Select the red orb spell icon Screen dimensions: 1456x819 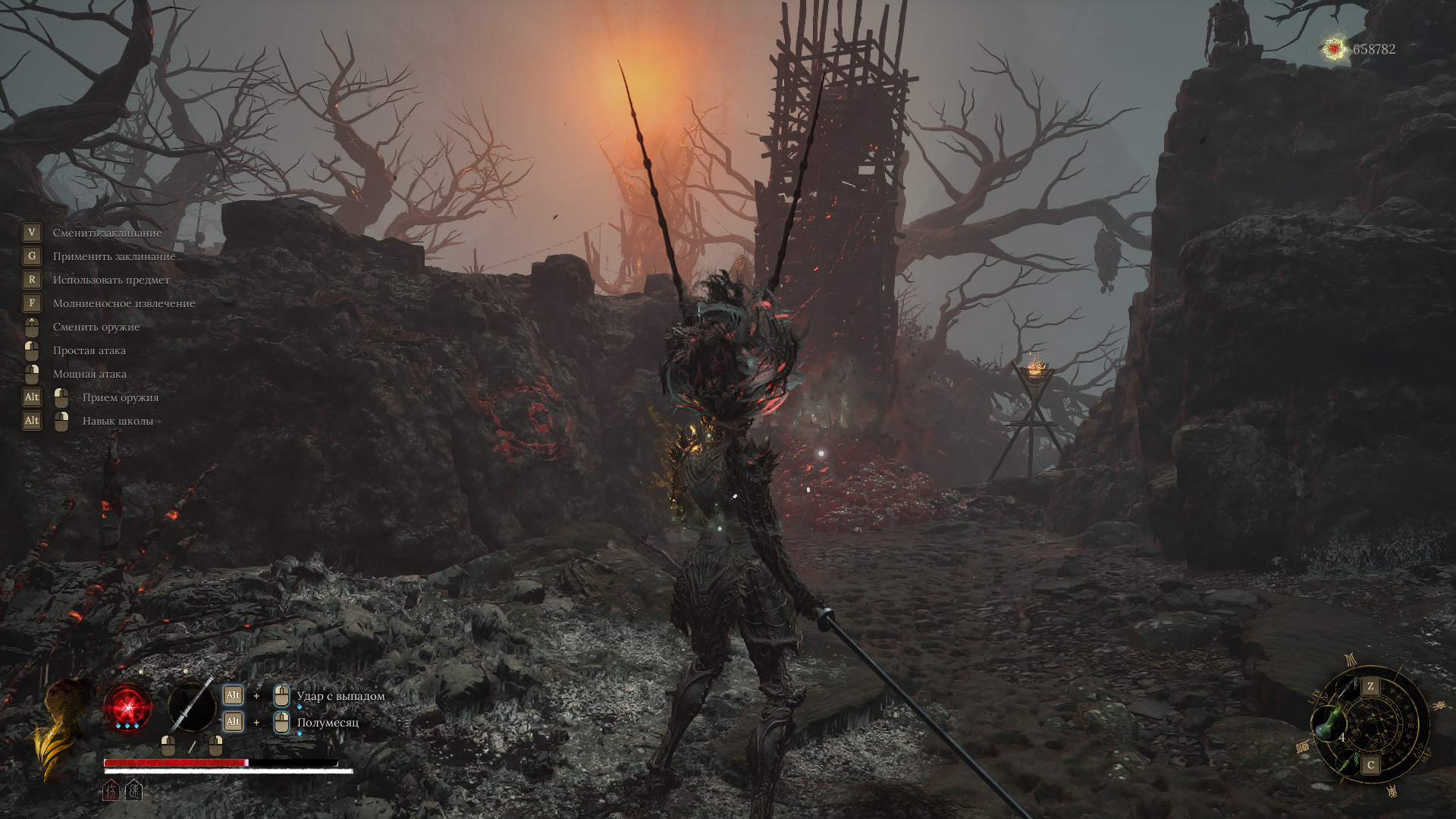(x=127, y=707)
